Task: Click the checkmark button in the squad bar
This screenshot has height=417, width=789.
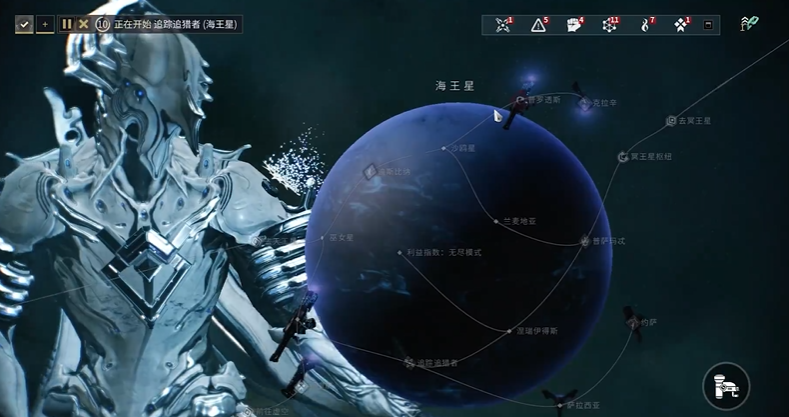Action: [x=24, y=24]
